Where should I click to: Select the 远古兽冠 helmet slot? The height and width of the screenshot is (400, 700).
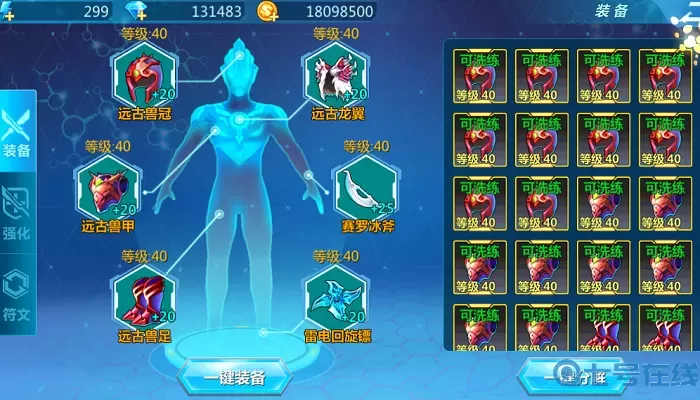(145, 76)
